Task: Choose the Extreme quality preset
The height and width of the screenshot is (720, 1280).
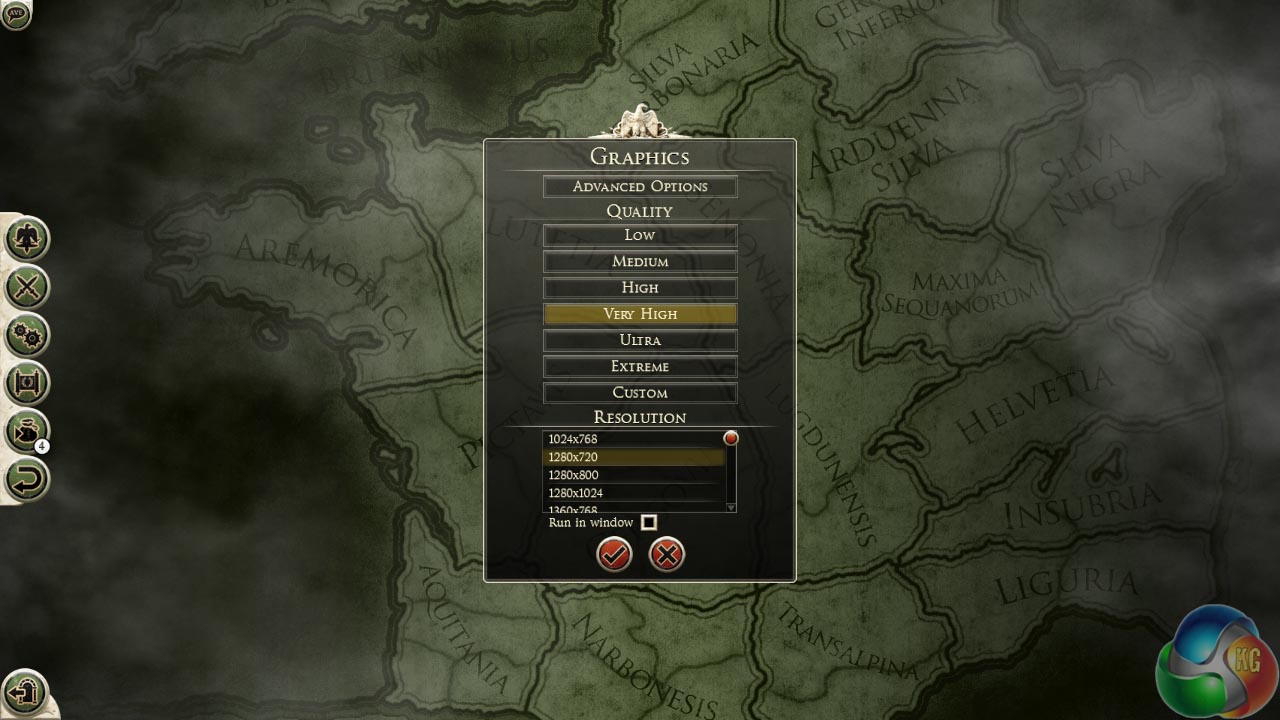Action: pyautogui.click(x=640, y=367)
